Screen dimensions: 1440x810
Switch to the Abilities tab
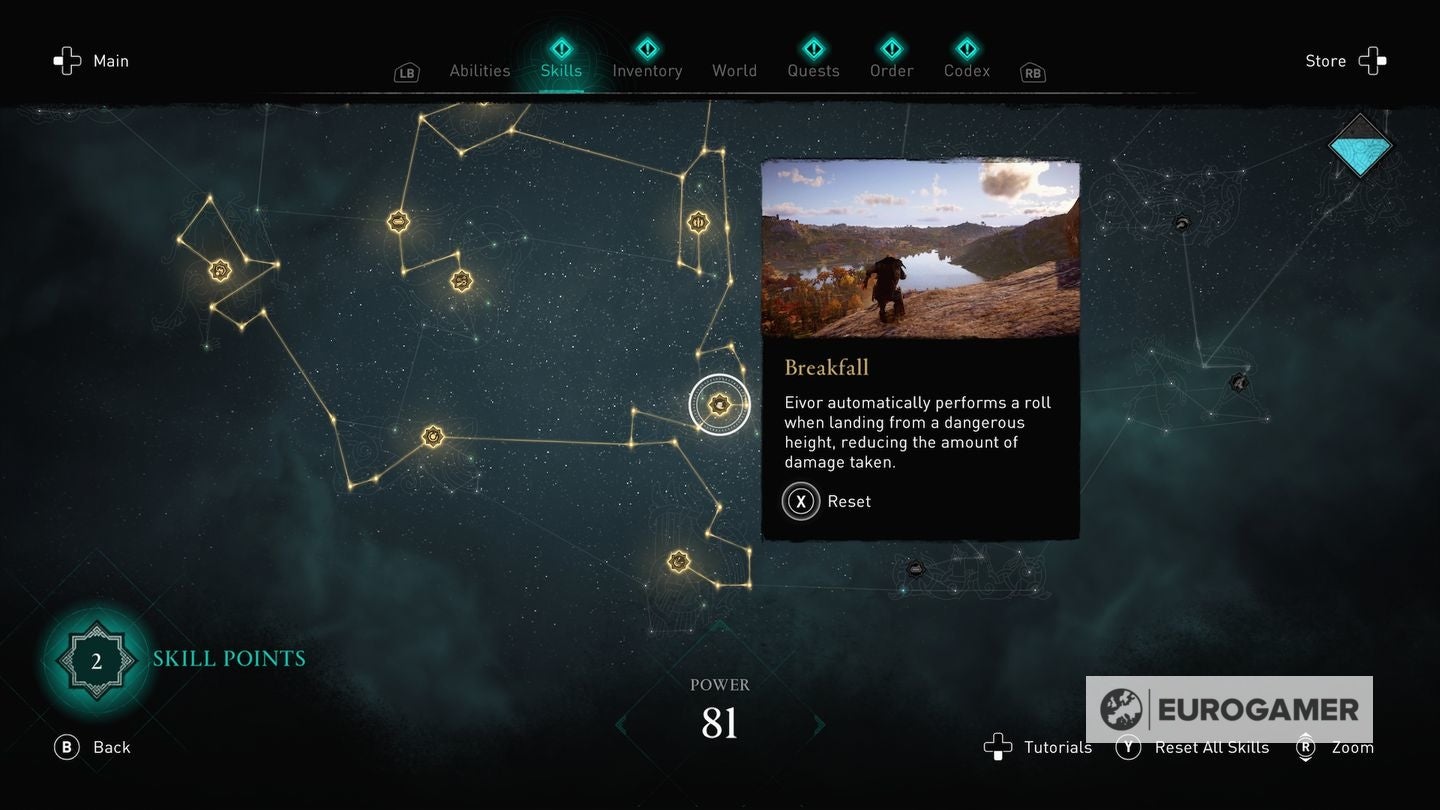479,70
